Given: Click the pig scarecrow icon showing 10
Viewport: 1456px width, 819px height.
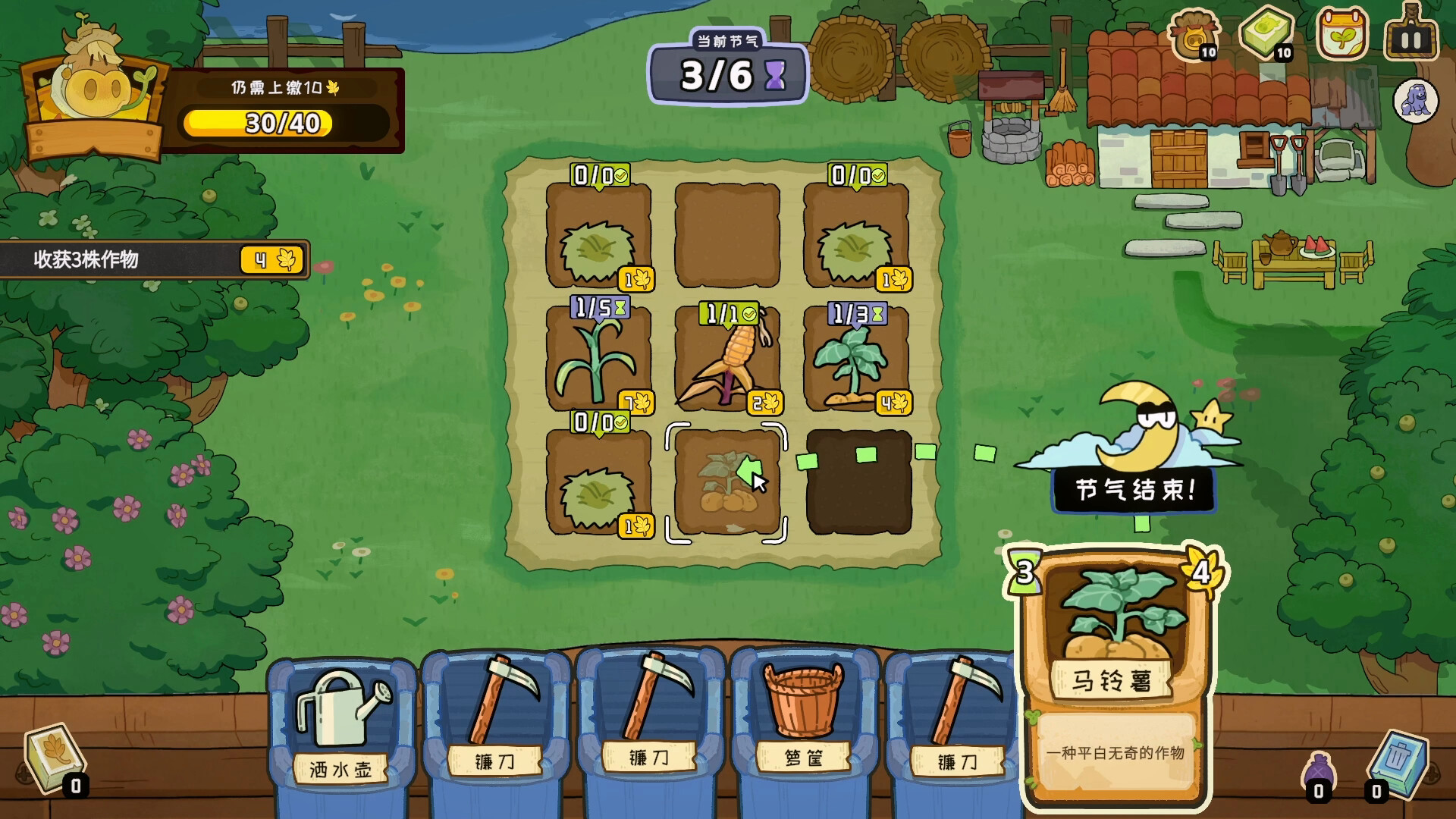Looking at the screenshot, I should [x=1193, y=34].
